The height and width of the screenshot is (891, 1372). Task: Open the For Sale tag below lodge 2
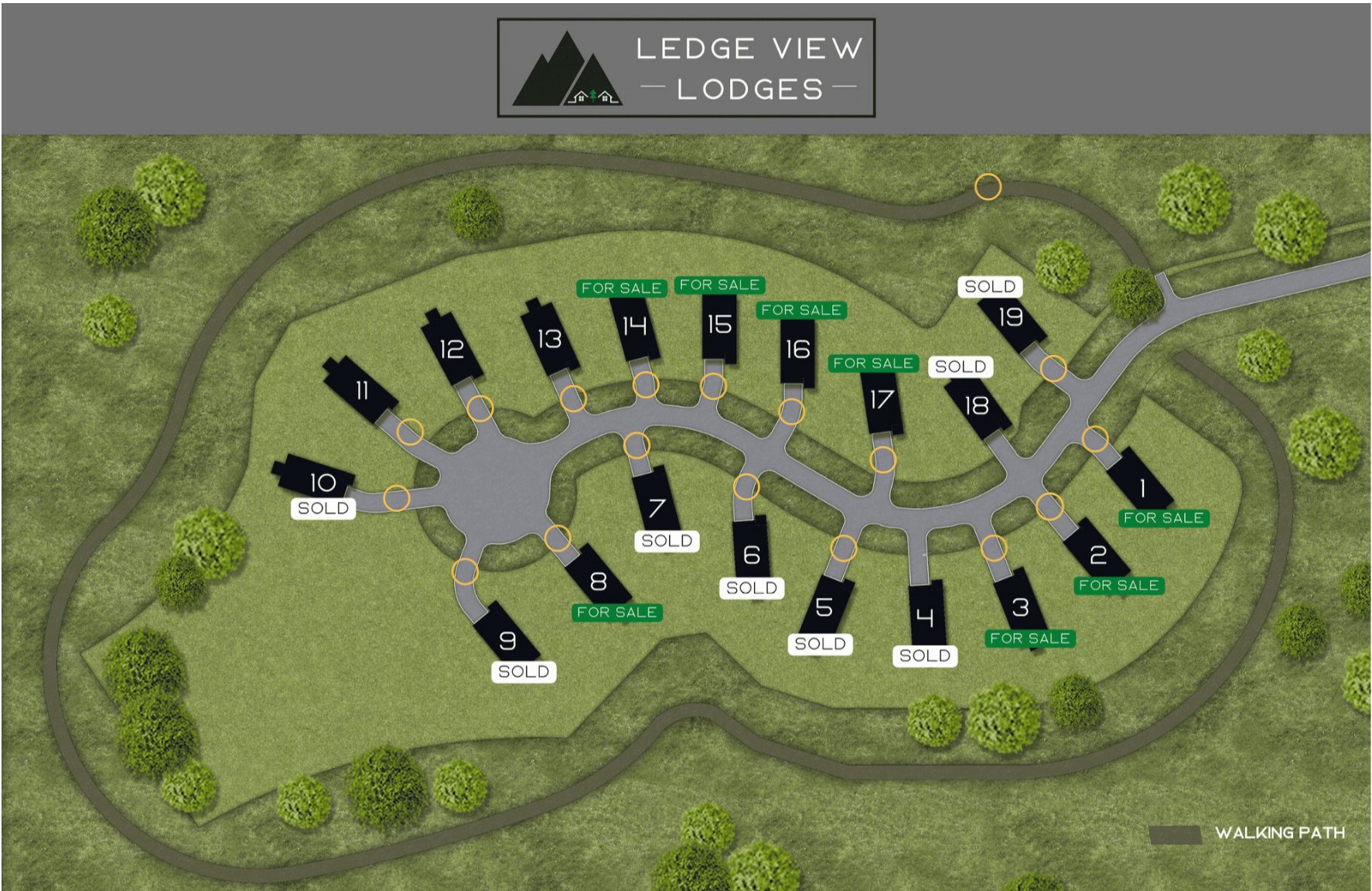click(x=1118, y=585)
